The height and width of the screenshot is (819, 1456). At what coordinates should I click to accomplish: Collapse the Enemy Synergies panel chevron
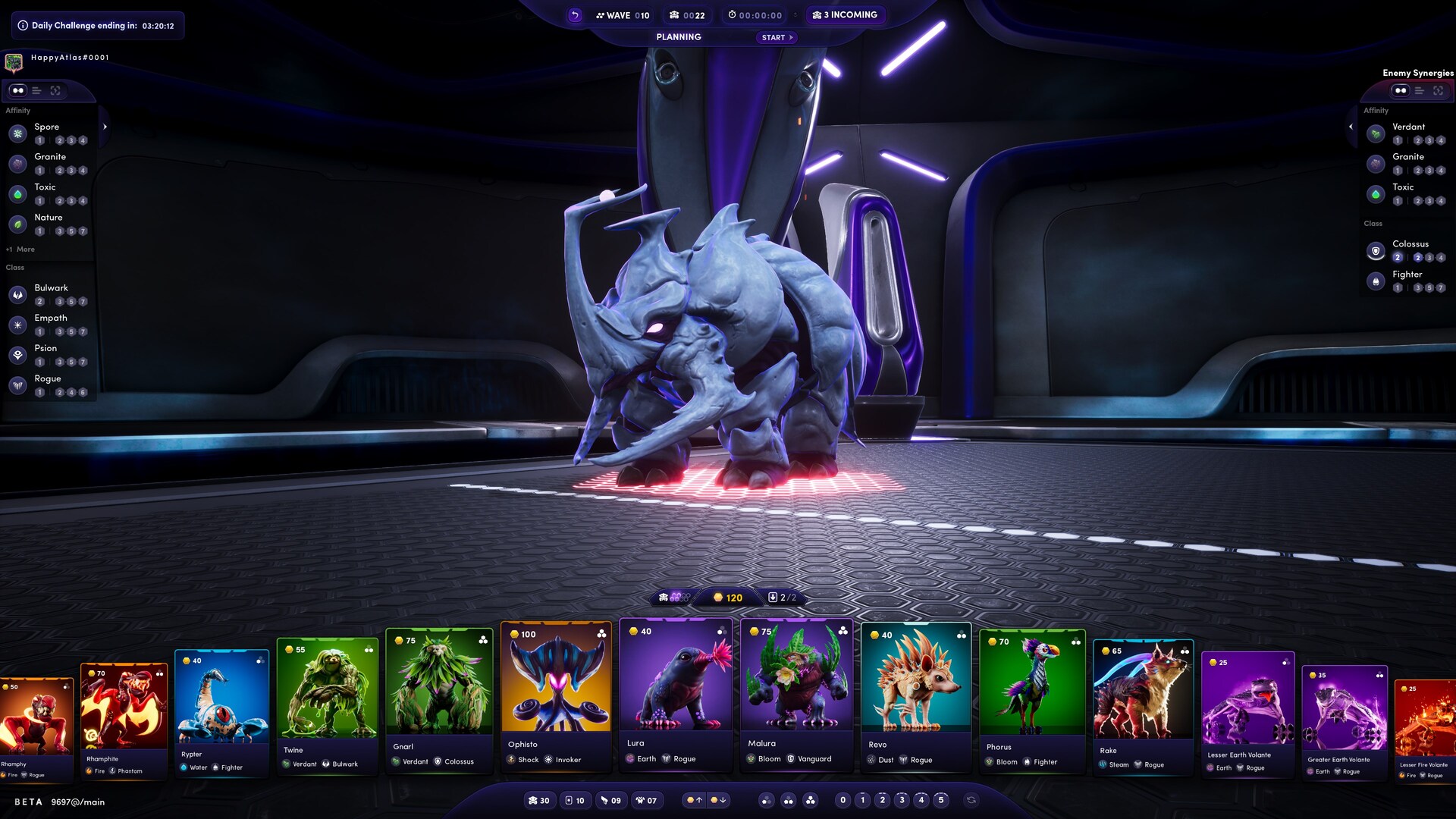(1351, 127)
